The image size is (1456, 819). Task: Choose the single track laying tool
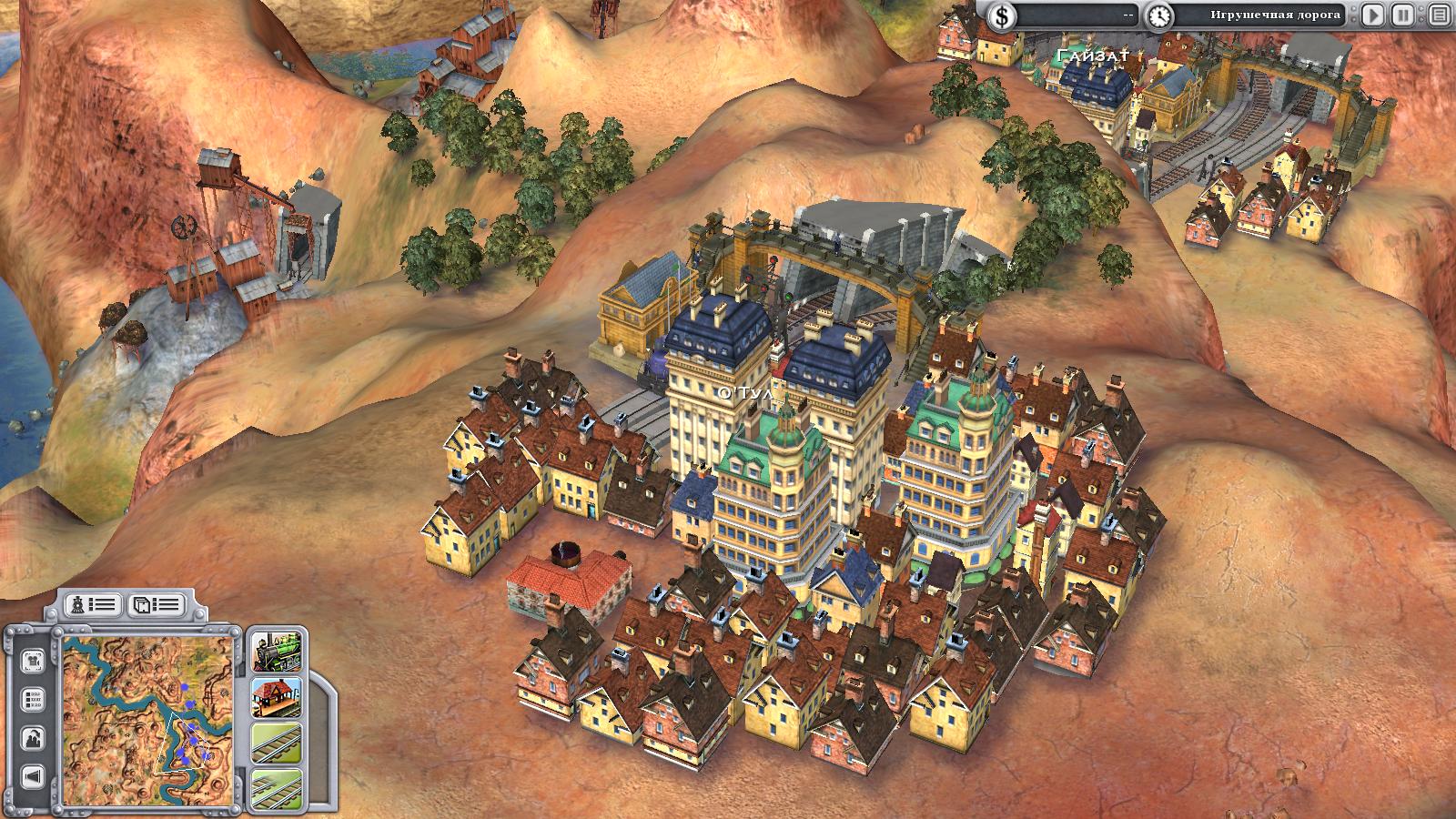(277, 744)
